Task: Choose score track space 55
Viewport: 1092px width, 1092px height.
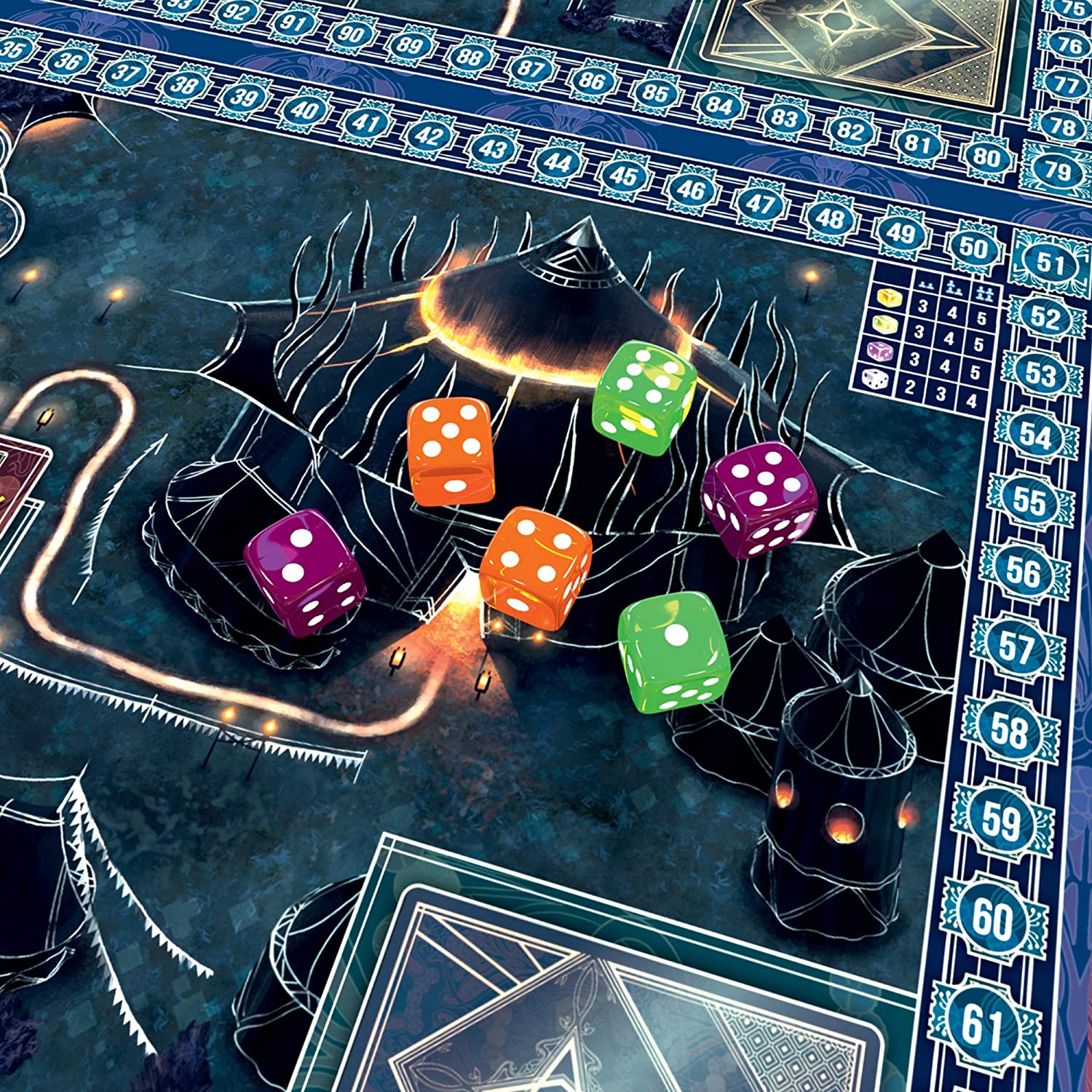Action: (1029, 501)
